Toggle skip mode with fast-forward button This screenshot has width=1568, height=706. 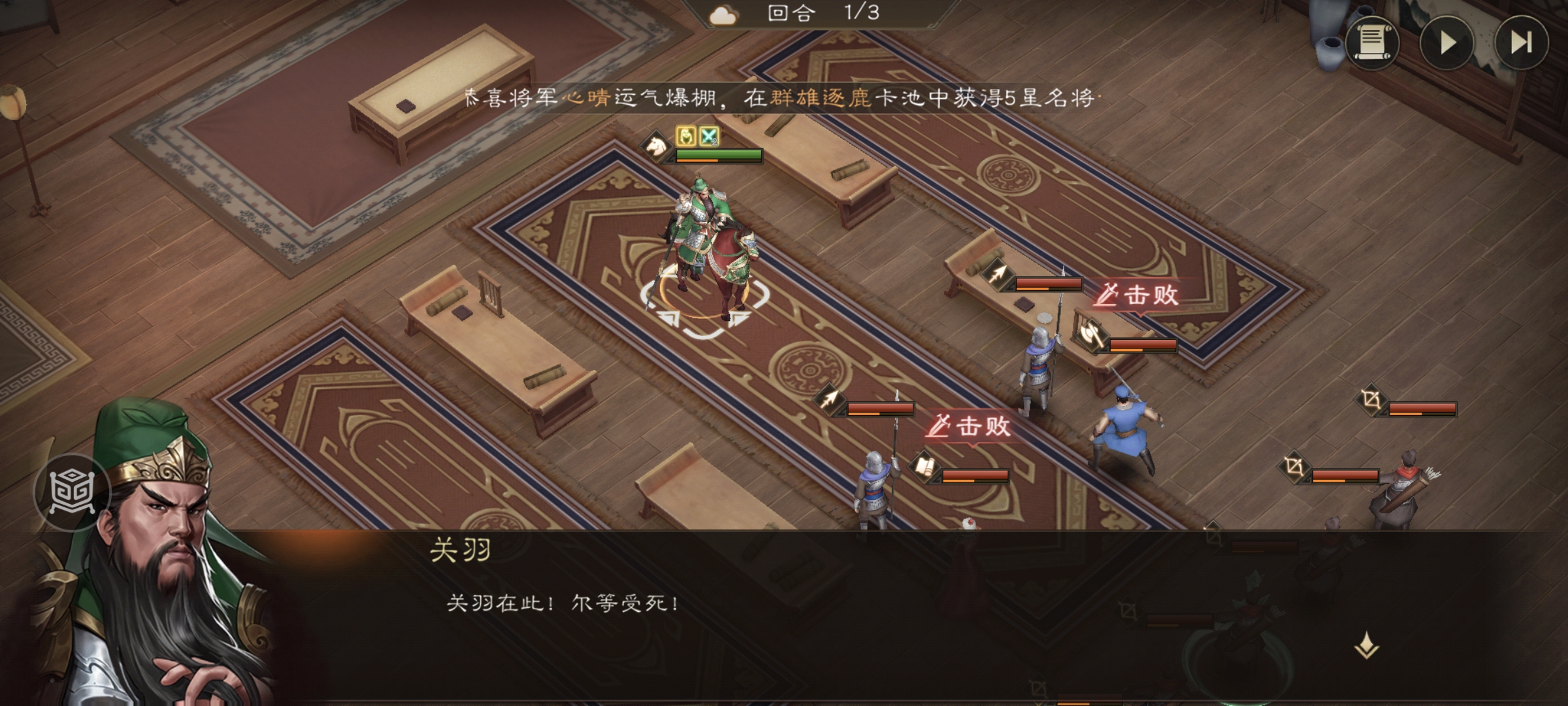(x=1522, y=44)
